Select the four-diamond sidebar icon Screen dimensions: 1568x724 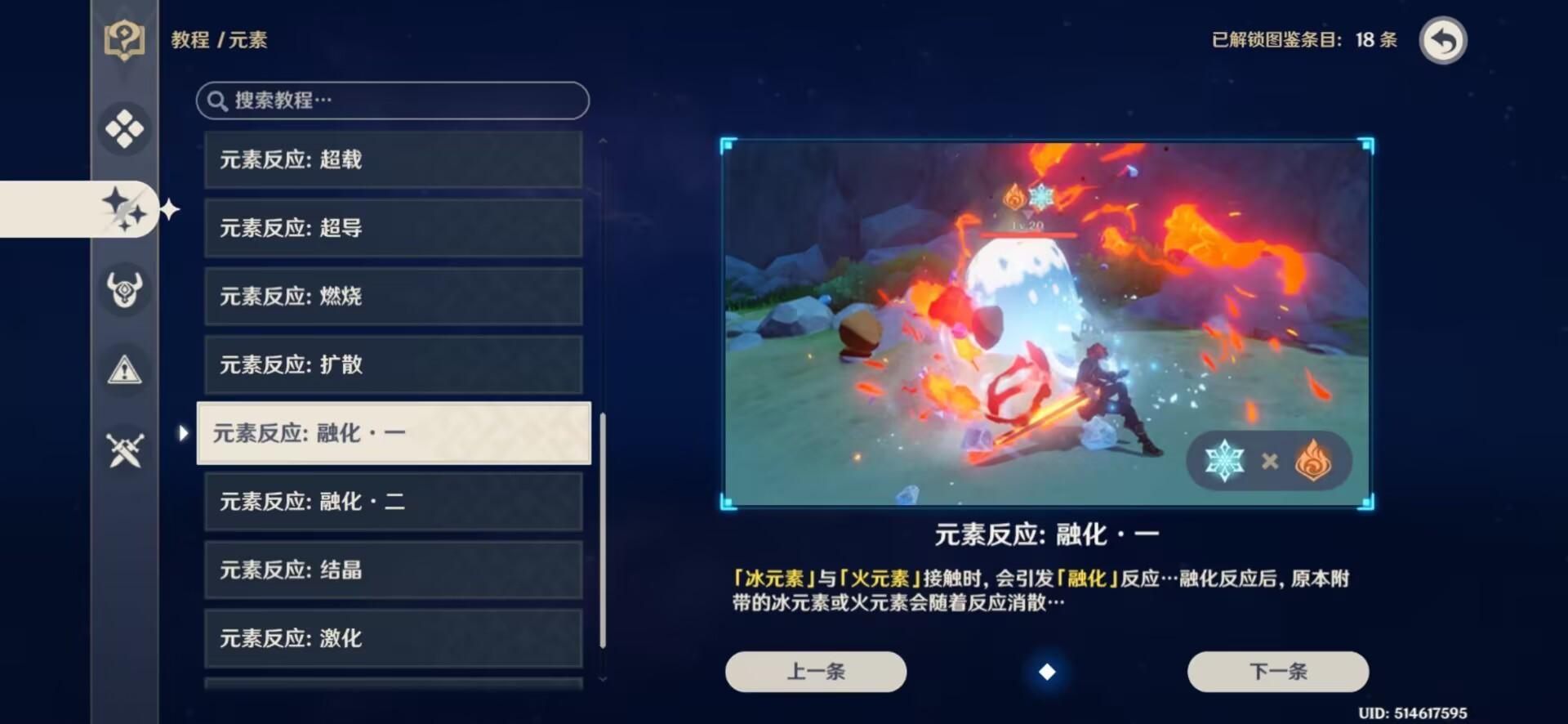[x=124, y=128]
